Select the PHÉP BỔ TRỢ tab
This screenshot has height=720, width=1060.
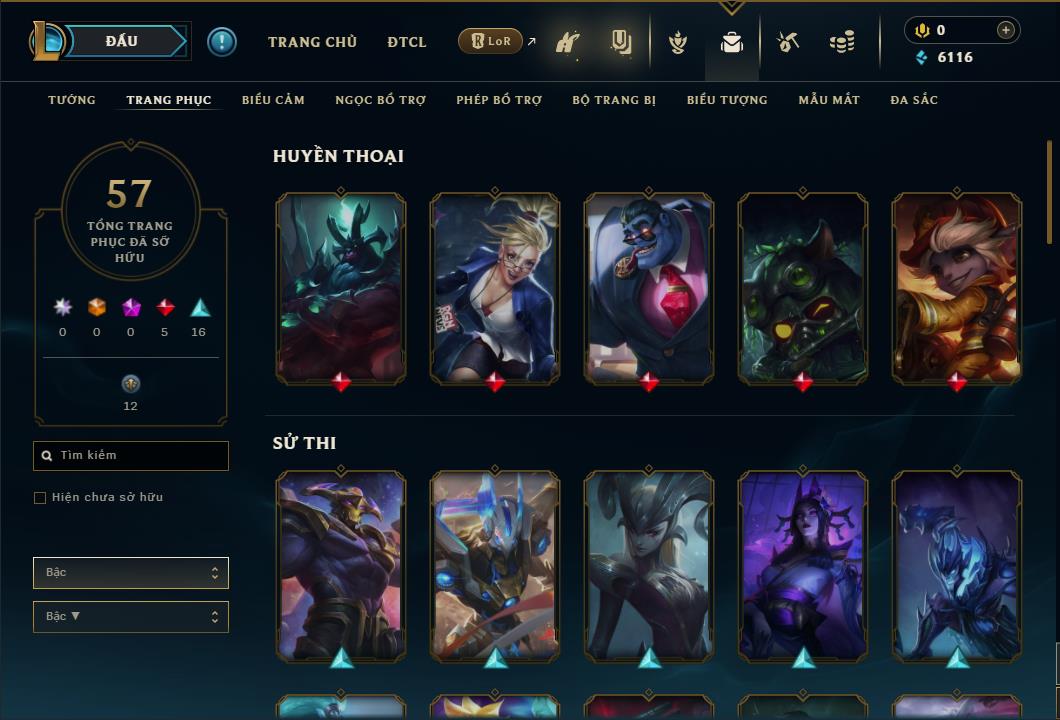coord(499,100)
